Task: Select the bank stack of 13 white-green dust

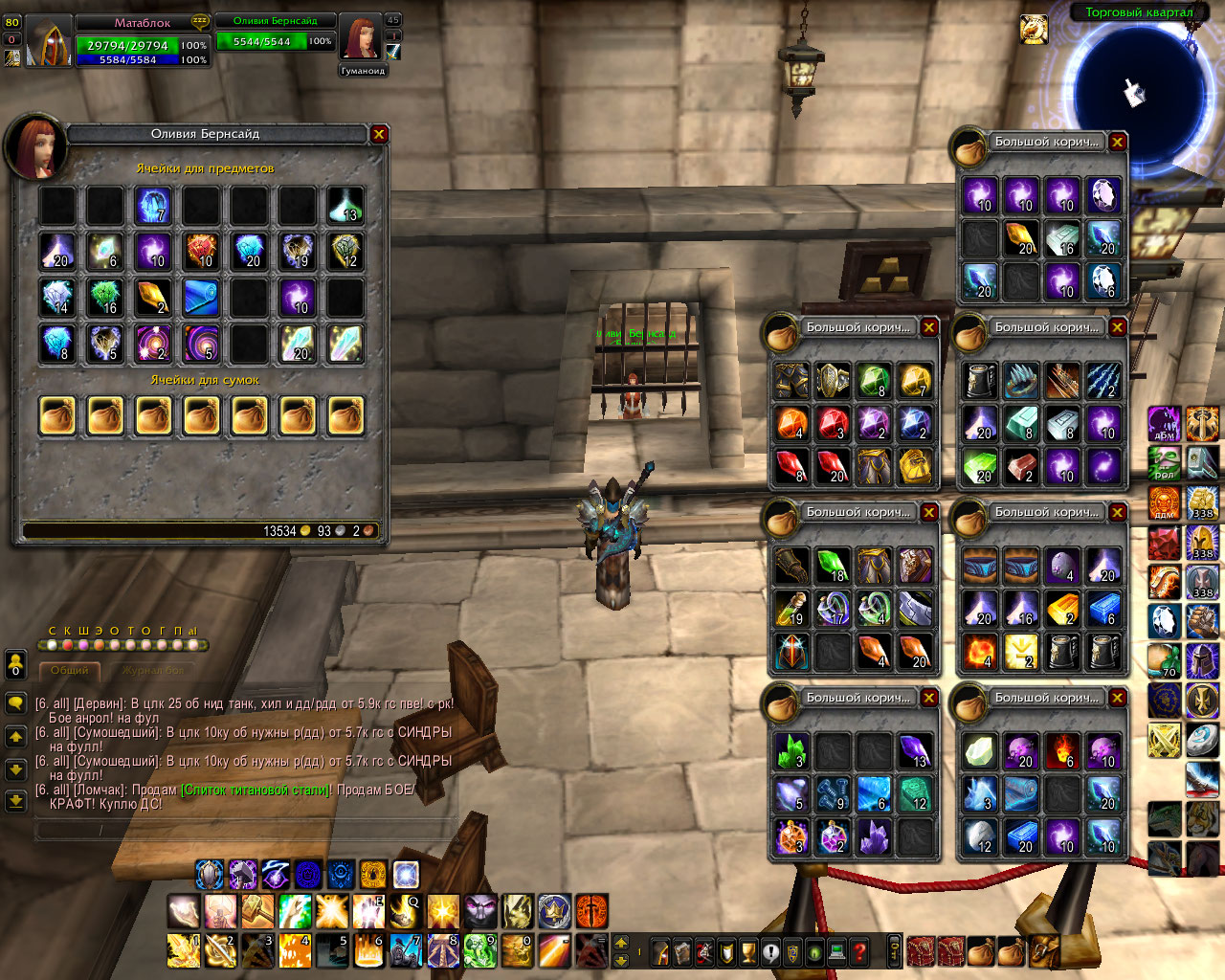Action: (x=345, y=205)
